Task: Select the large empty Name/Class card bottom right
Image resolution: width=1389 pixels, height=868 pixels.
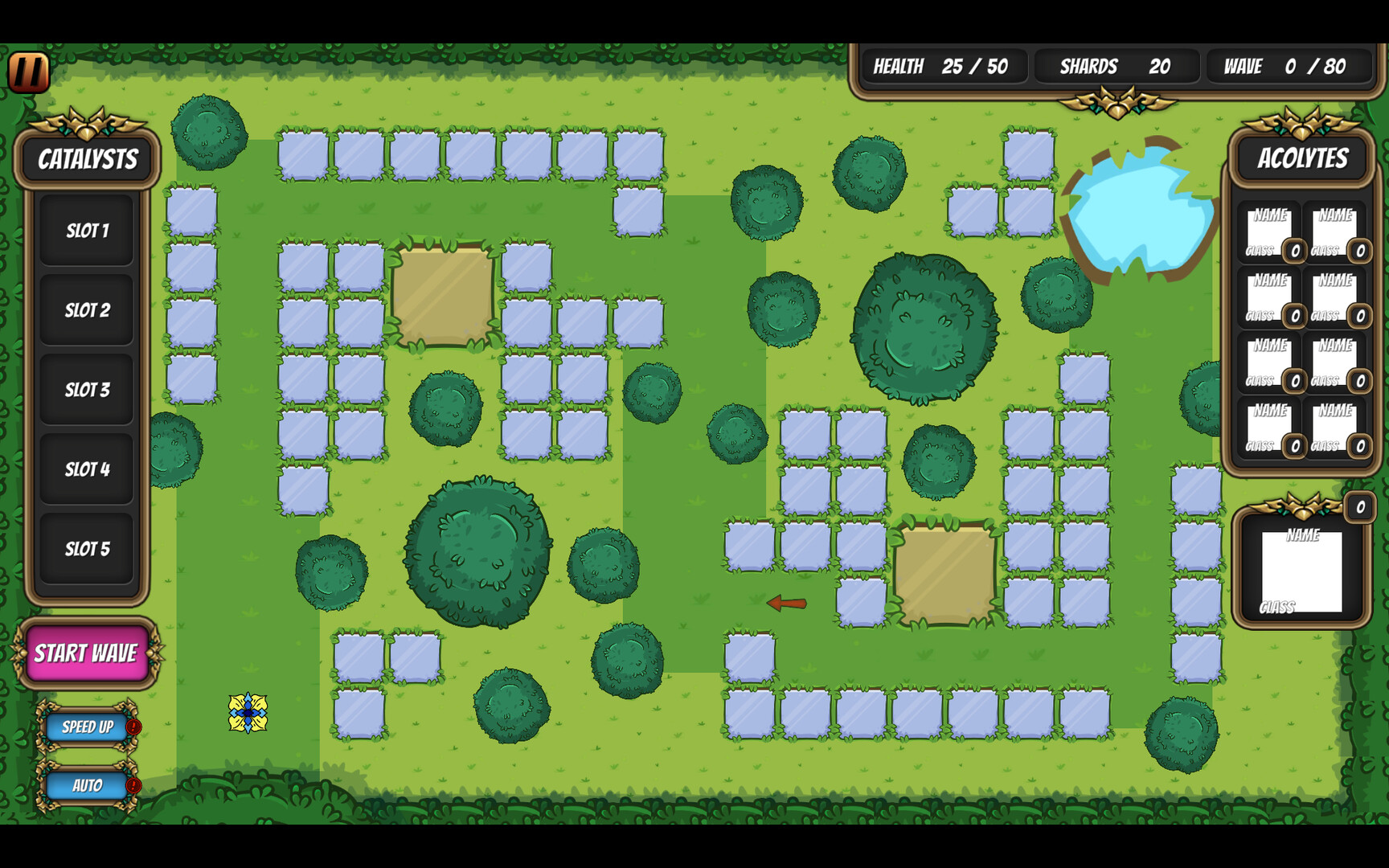Action: (x=1303, y=571)
